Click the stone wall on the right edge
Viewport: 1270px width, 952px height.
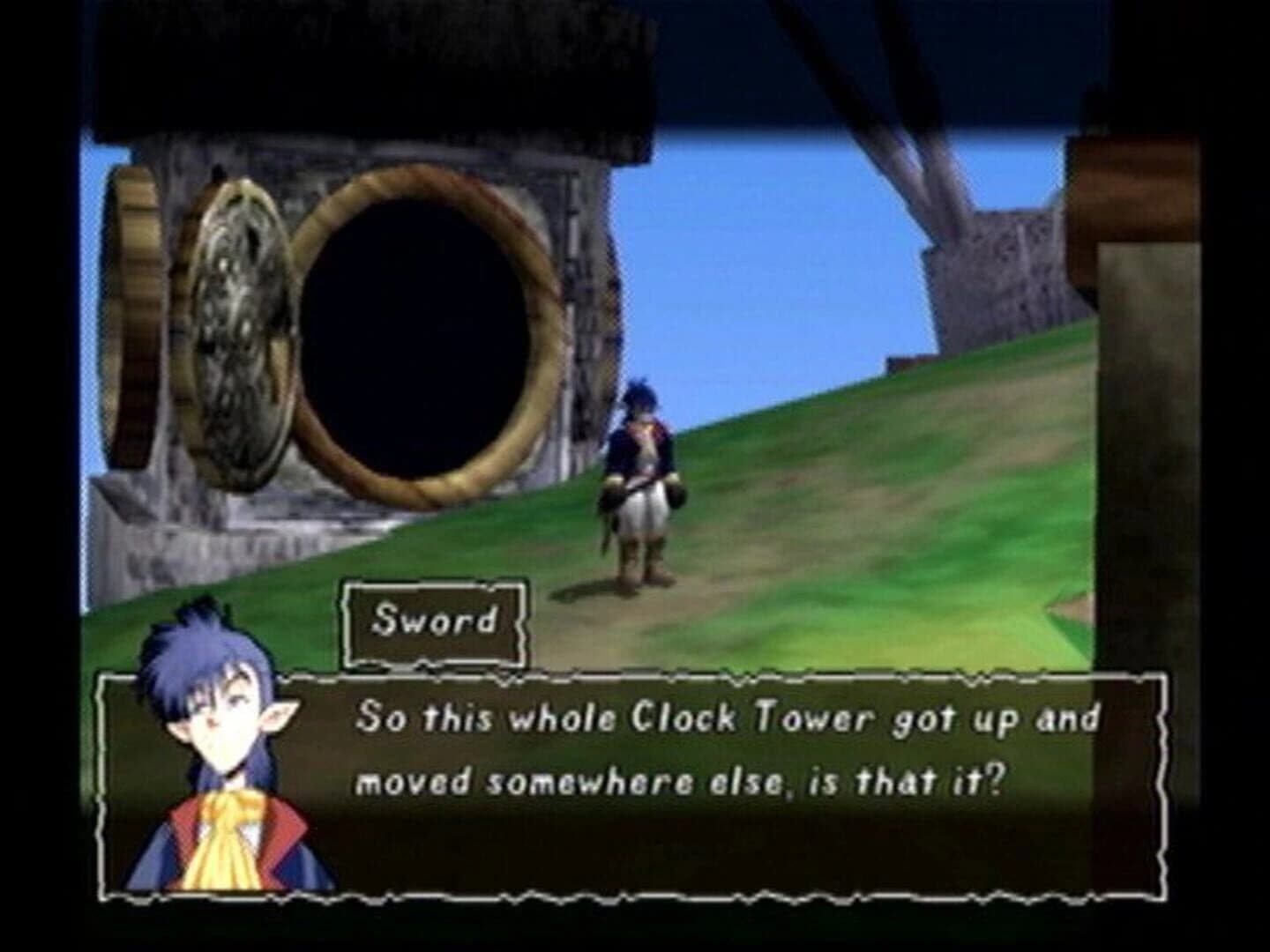pos(1147,397)
